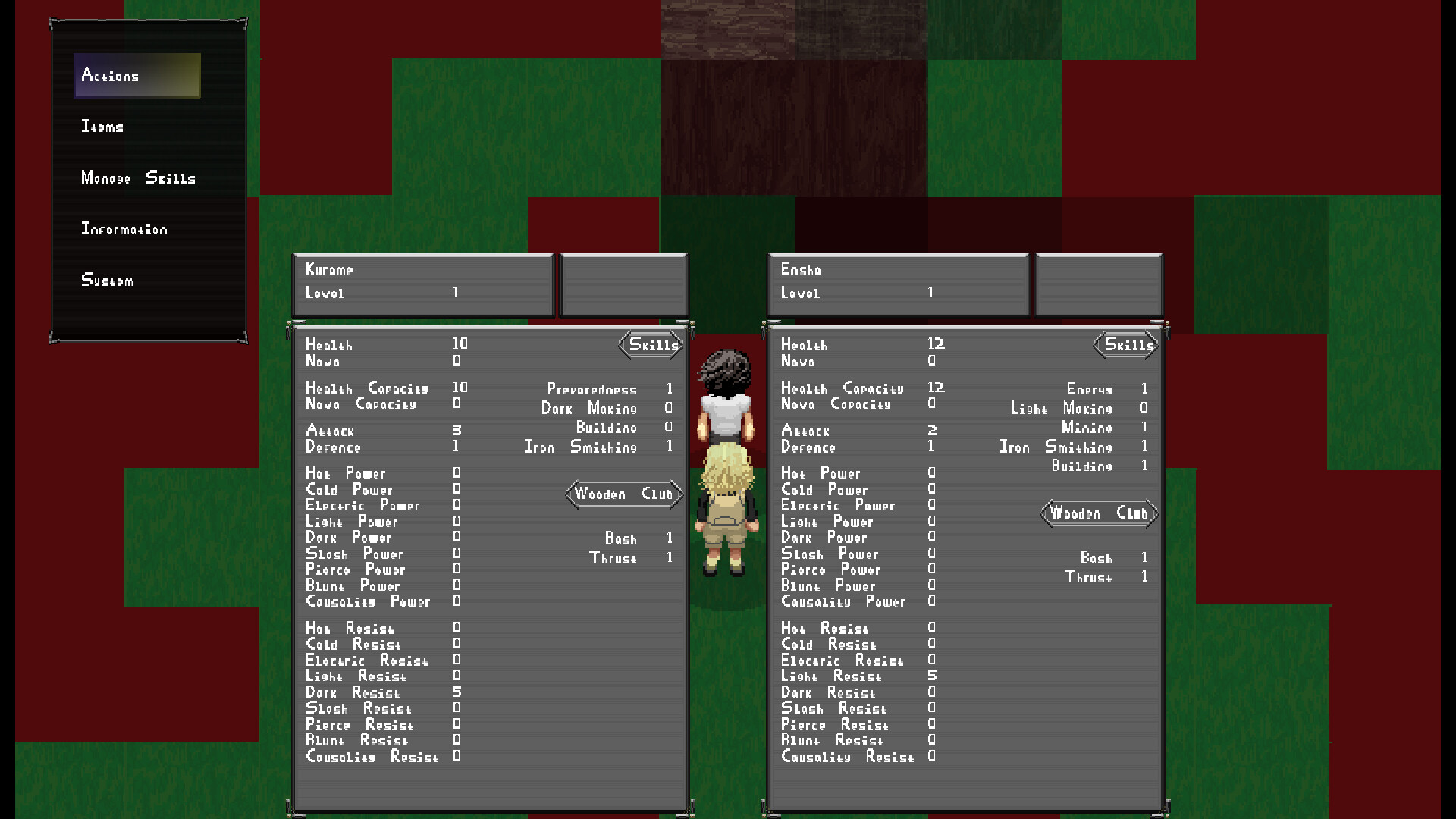This screenshot has height=819, width=1456.
Task: Open the Skills badge on Ensho's panel
Action: (1125, 345)
